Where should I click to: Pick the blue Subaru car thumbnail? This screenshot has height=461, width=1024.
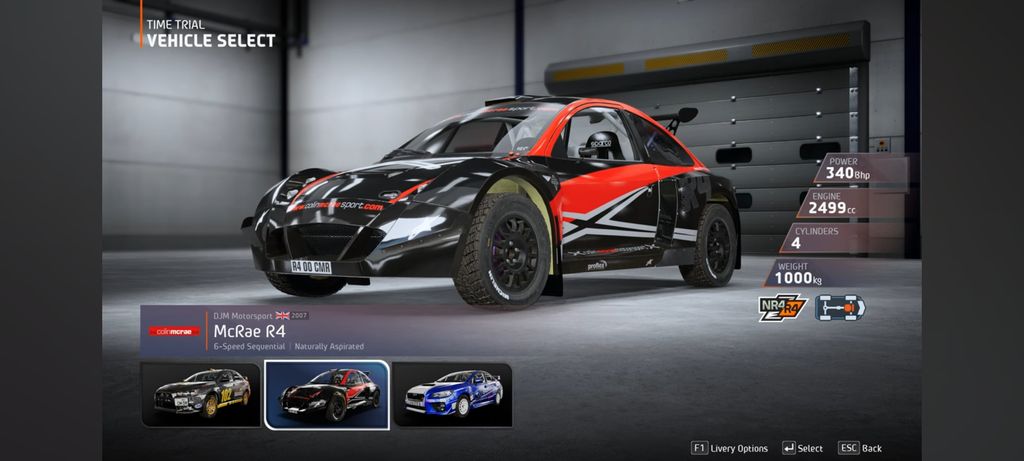point(452,394)
